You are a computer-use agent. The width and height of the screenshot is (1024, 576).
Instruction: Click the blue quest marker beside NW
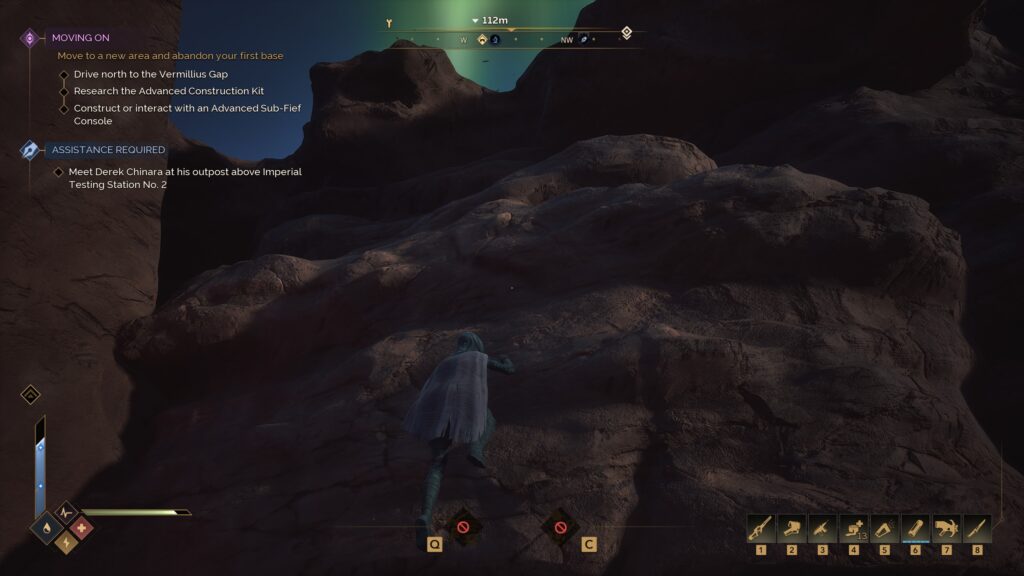[584, 40]
